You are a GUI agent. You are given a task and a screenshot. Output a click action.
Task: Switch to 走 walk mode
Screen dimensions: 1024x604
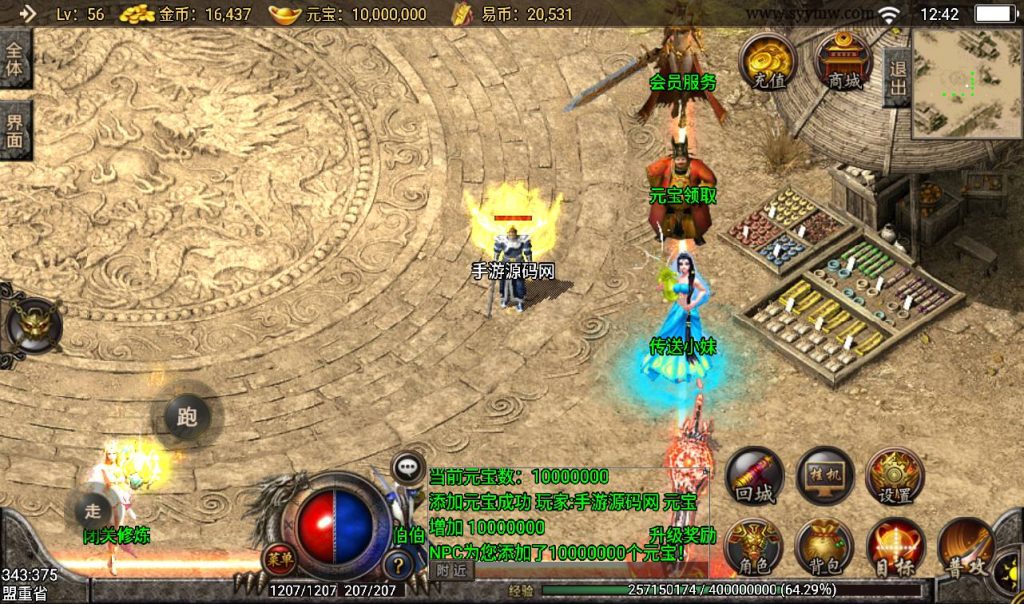[x=94, y=507]
